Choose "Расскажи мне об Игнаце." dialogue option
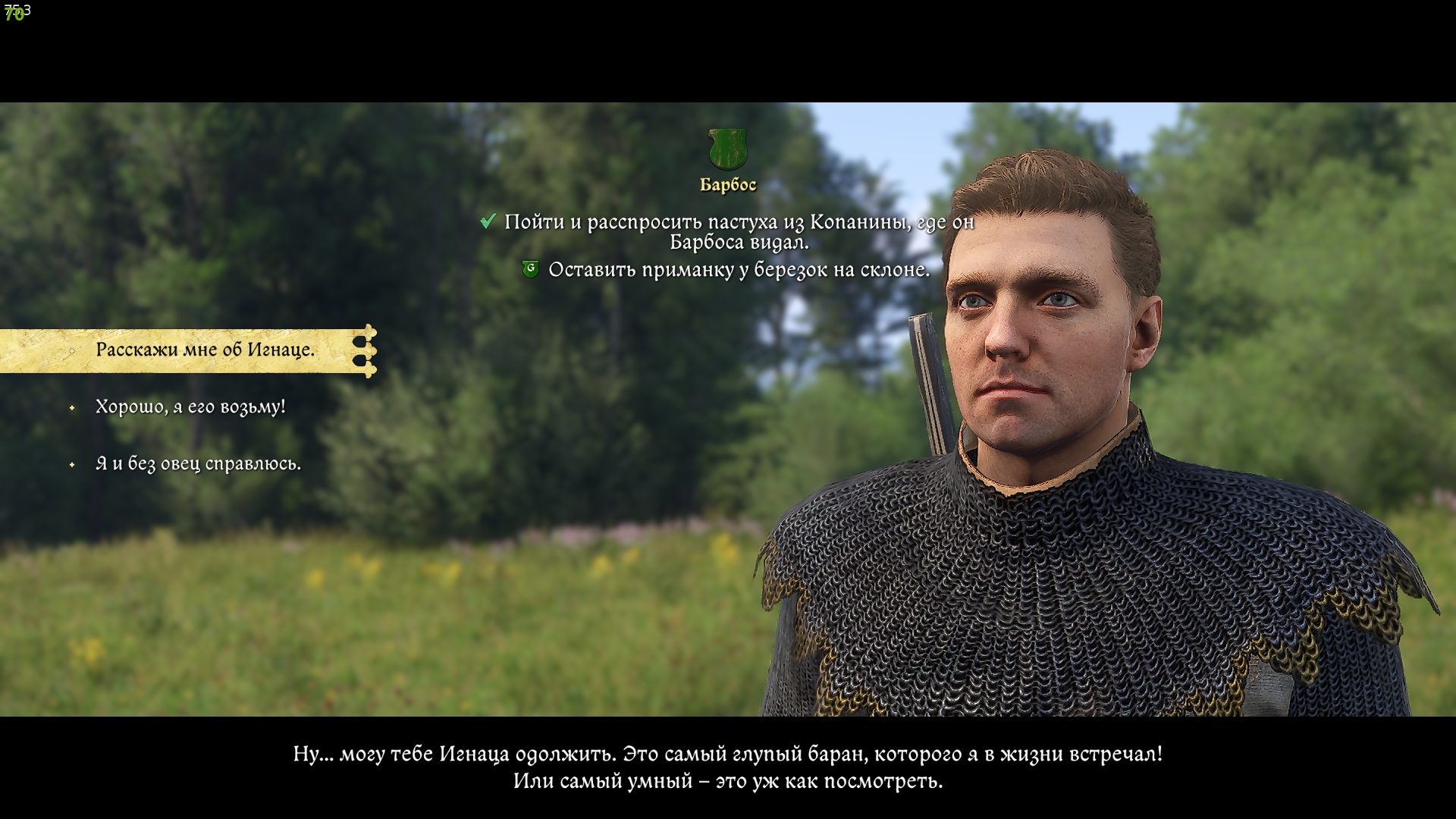The image size is (1456, 819). 205,350
